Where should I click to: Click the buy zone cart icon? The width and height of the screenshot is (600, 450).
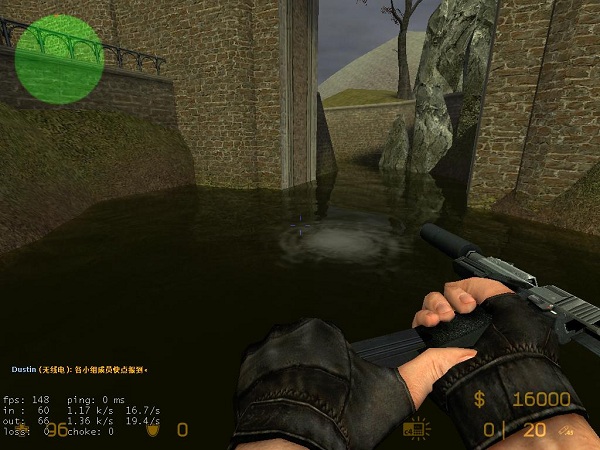tap(413, 428)
